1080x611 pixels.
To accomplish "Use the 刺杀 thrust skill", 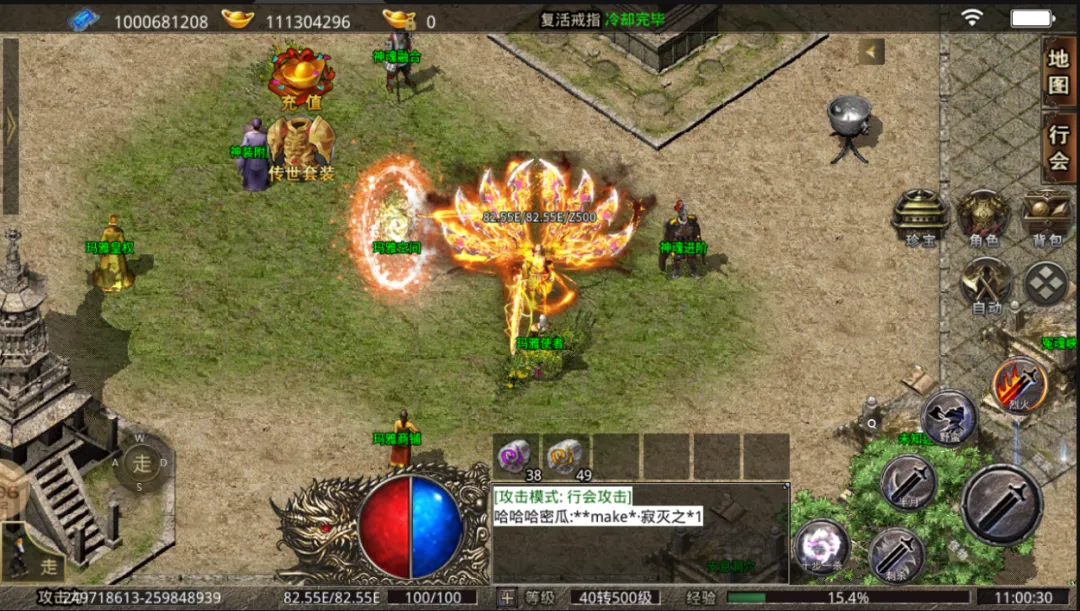I will [x=895, y=555].
